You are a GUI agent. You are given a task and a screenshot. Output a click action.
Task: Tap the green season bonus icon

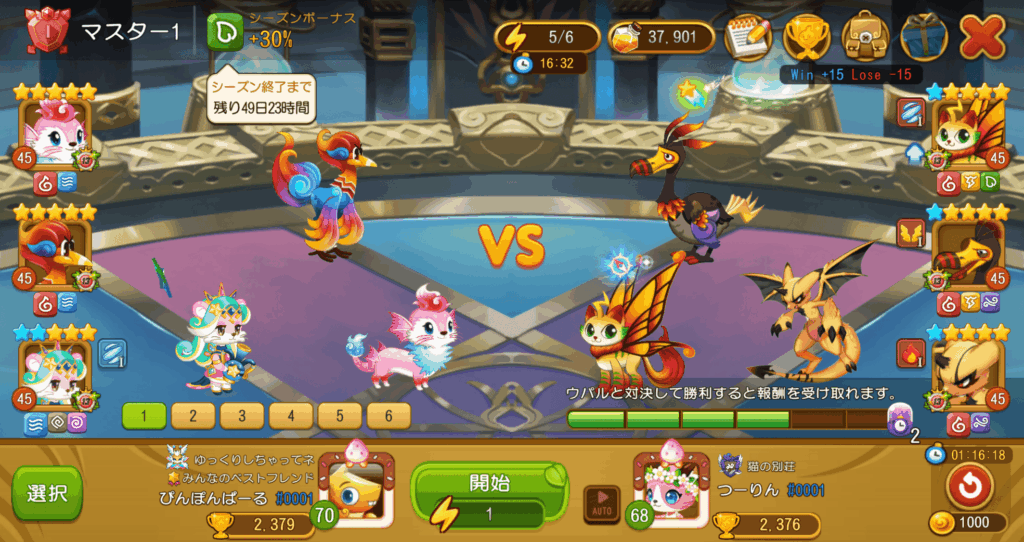(x=225, y=33)
